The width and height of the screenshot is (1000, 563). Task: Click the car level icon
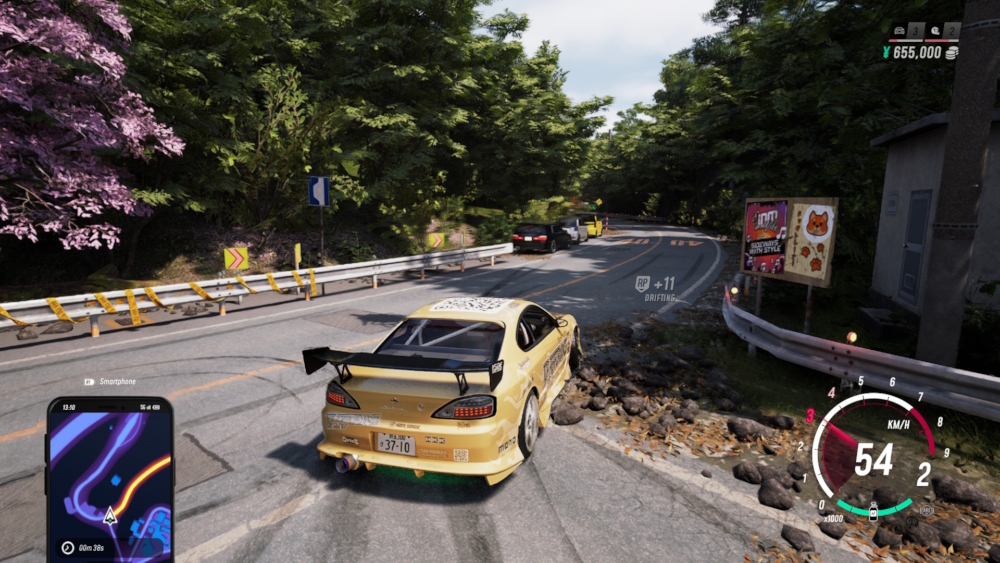coord(900,31)
